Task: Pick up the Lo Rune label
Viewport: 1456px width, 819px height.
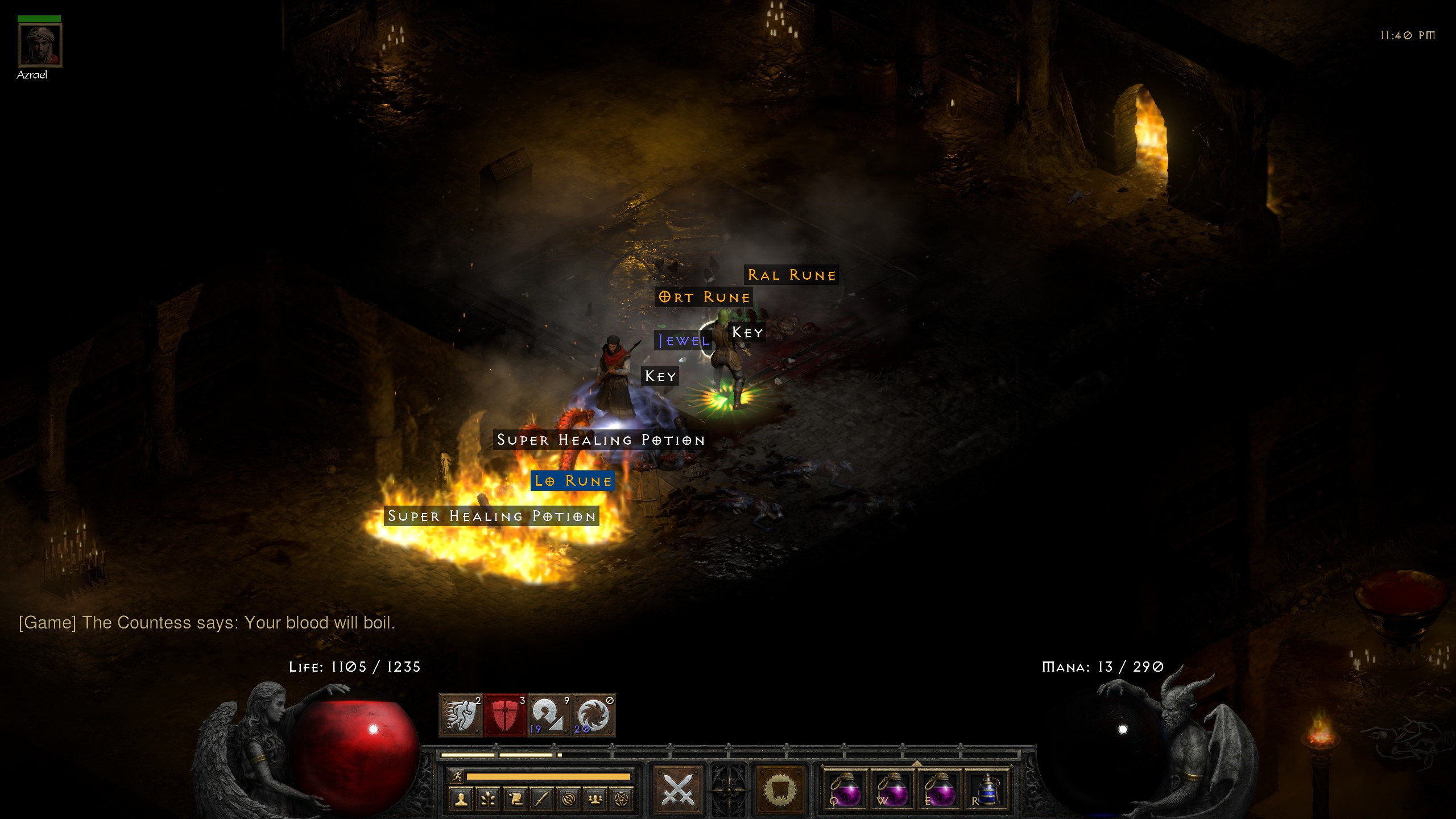Action: coord(573,481)
